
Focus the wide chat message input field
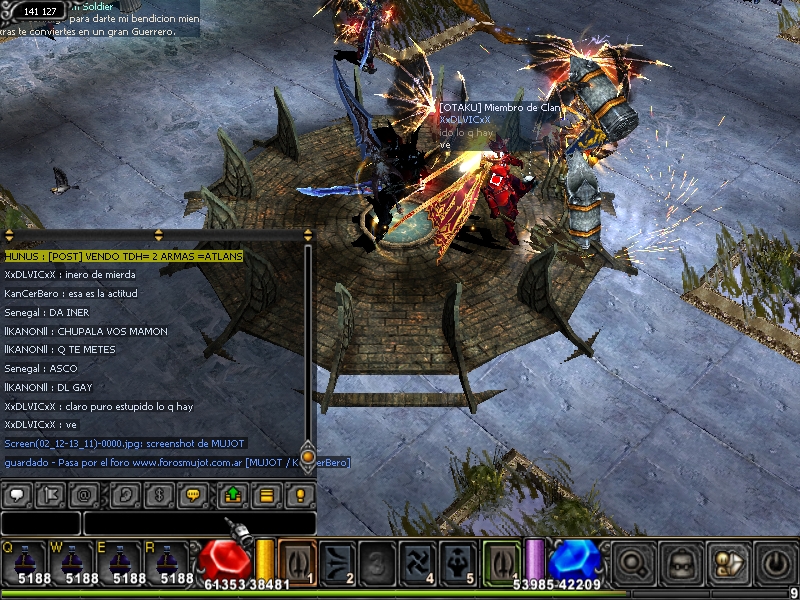(x=199, y=523)
